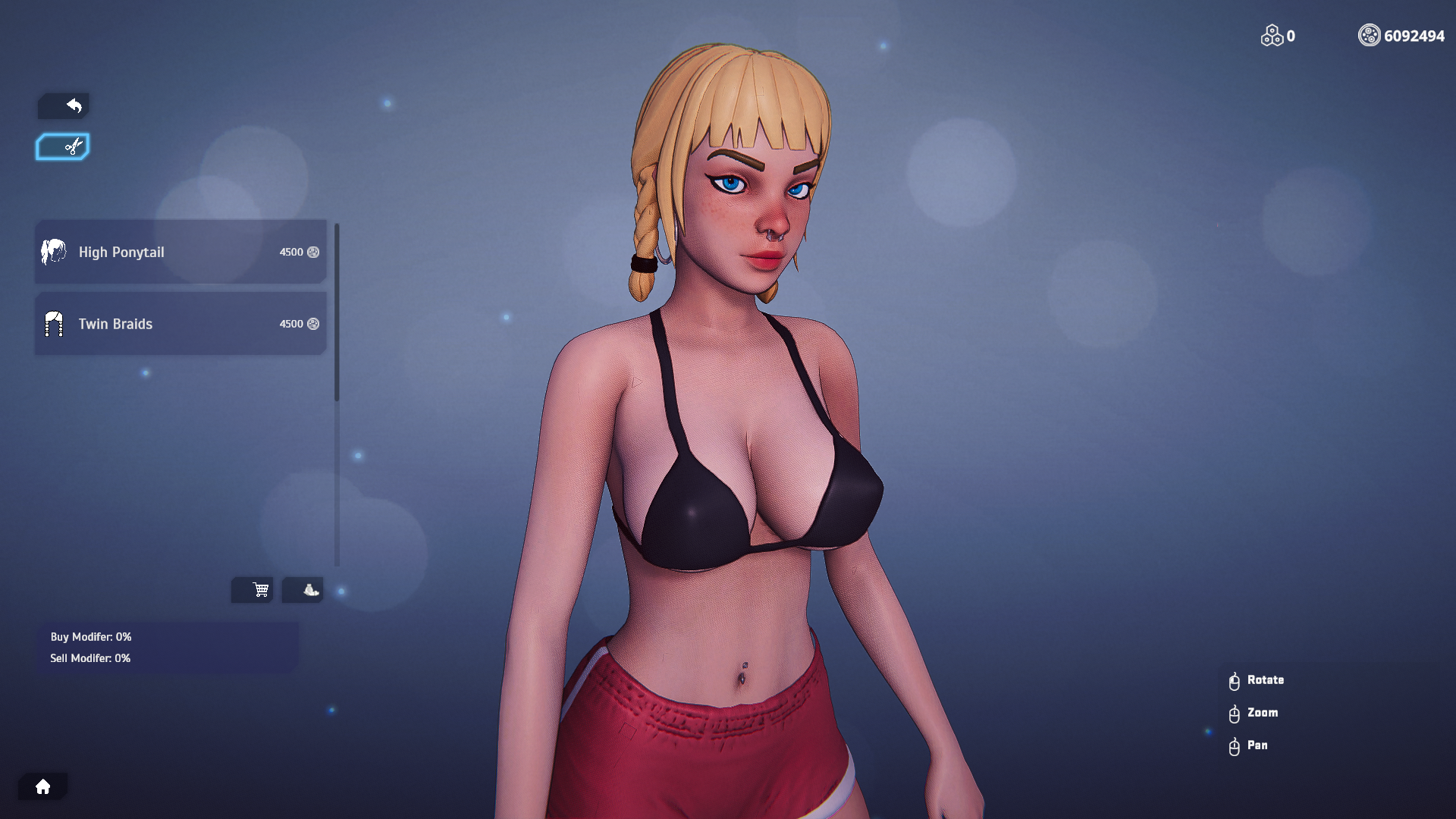Click the footwear icon next to the cart

point(303,590)
